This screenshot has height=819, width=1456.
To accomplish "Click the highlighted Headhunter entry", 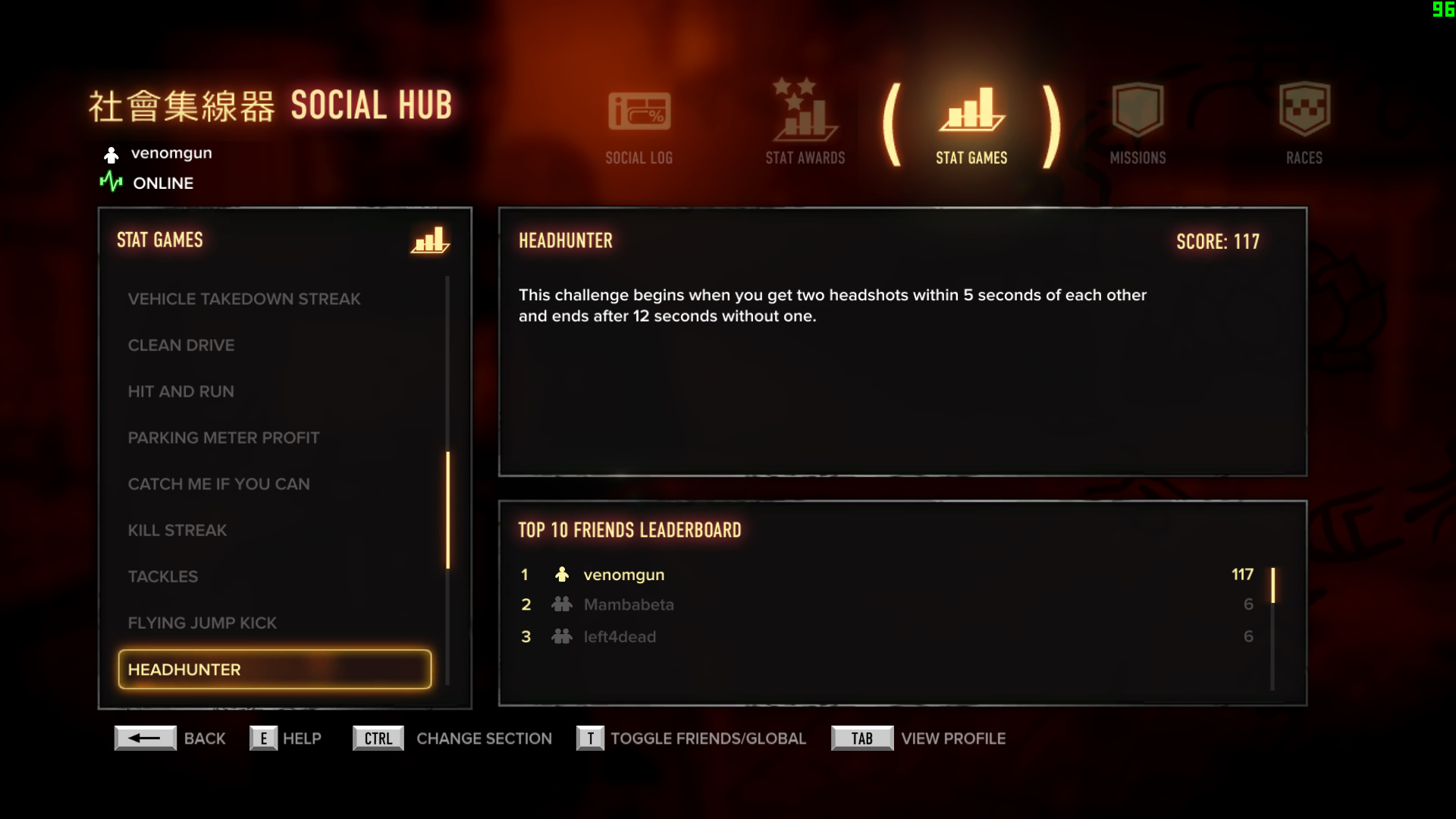I will 275,670.
